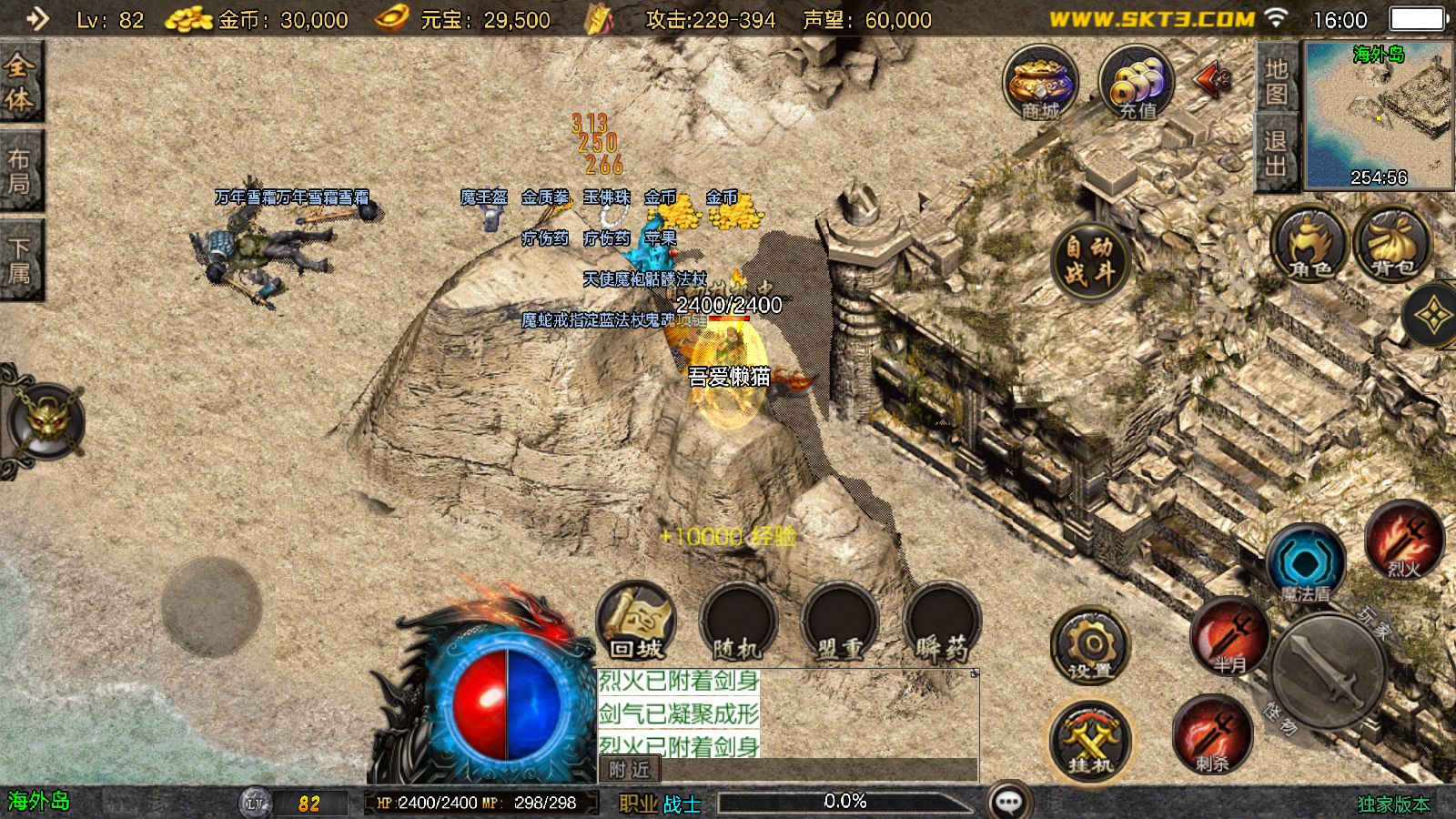Image resolution: width=1456 pixels, height=819 pixels.
Task: Open the 背包 backpack
Action: point(1392,244)
